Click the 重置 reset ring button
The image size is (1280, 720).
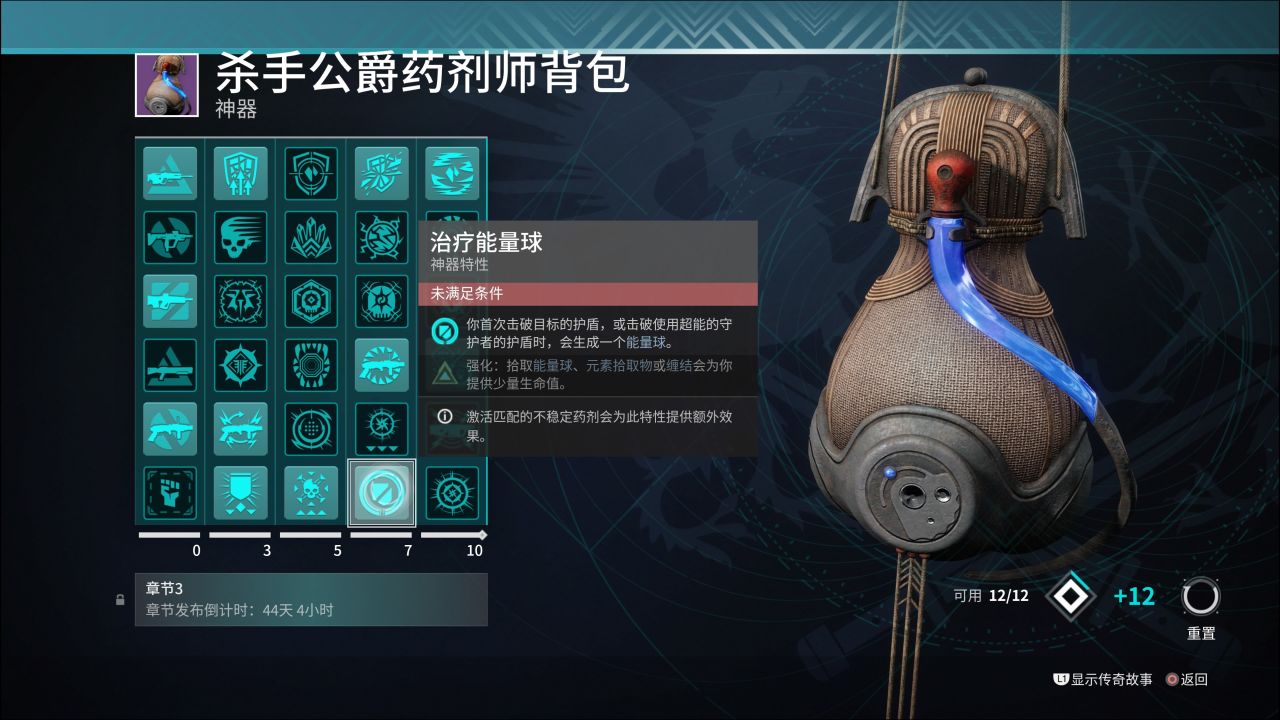coord(1200,598)
